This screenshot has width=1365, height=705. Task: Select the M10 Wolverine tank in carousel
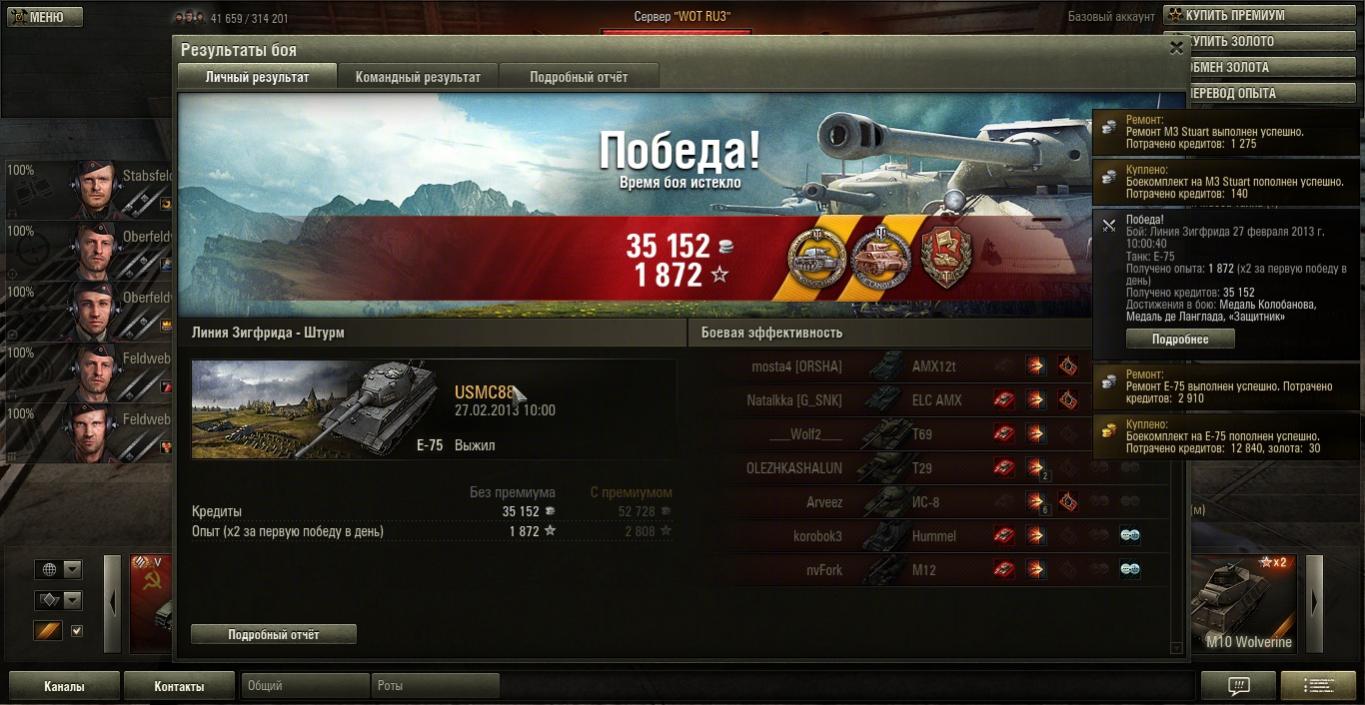point(1246,605)
